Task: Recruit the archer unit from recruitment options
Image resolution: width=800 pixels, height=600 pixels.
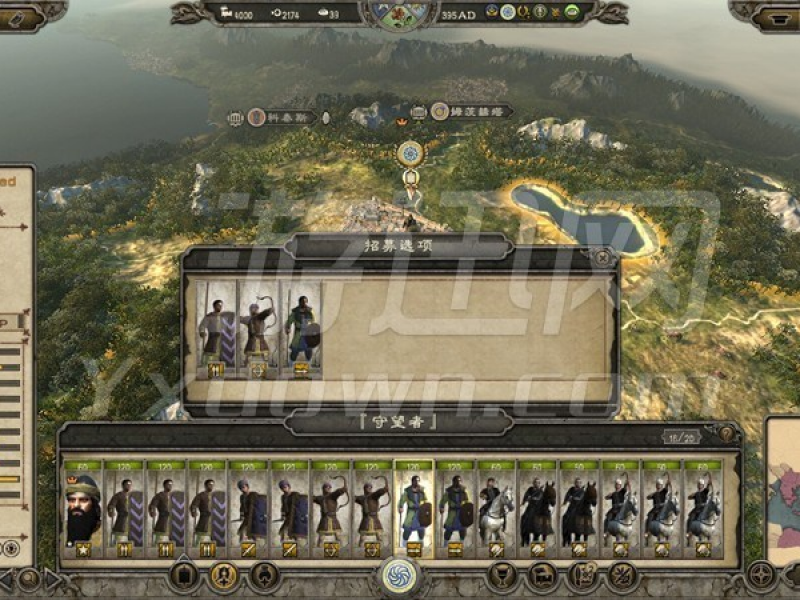Action: (258, 329)
